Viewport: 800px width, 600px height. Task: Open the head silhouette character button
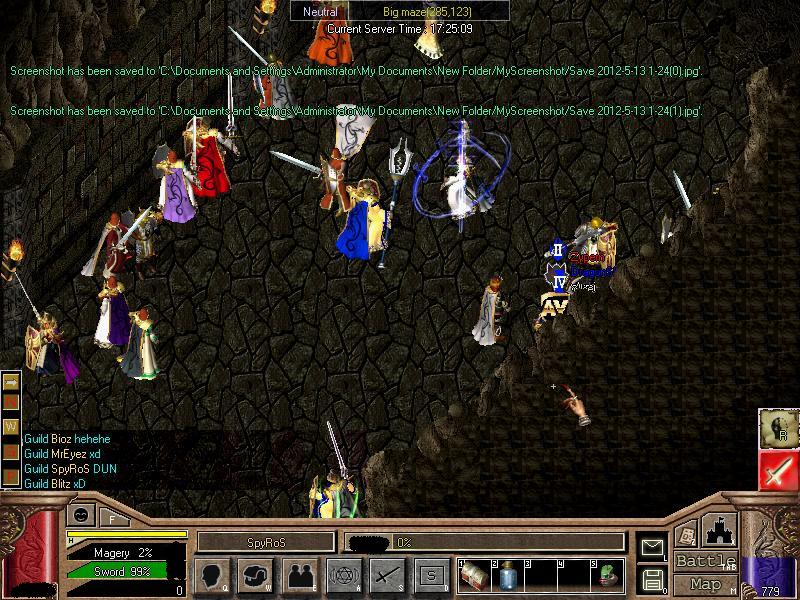(213, 575)
